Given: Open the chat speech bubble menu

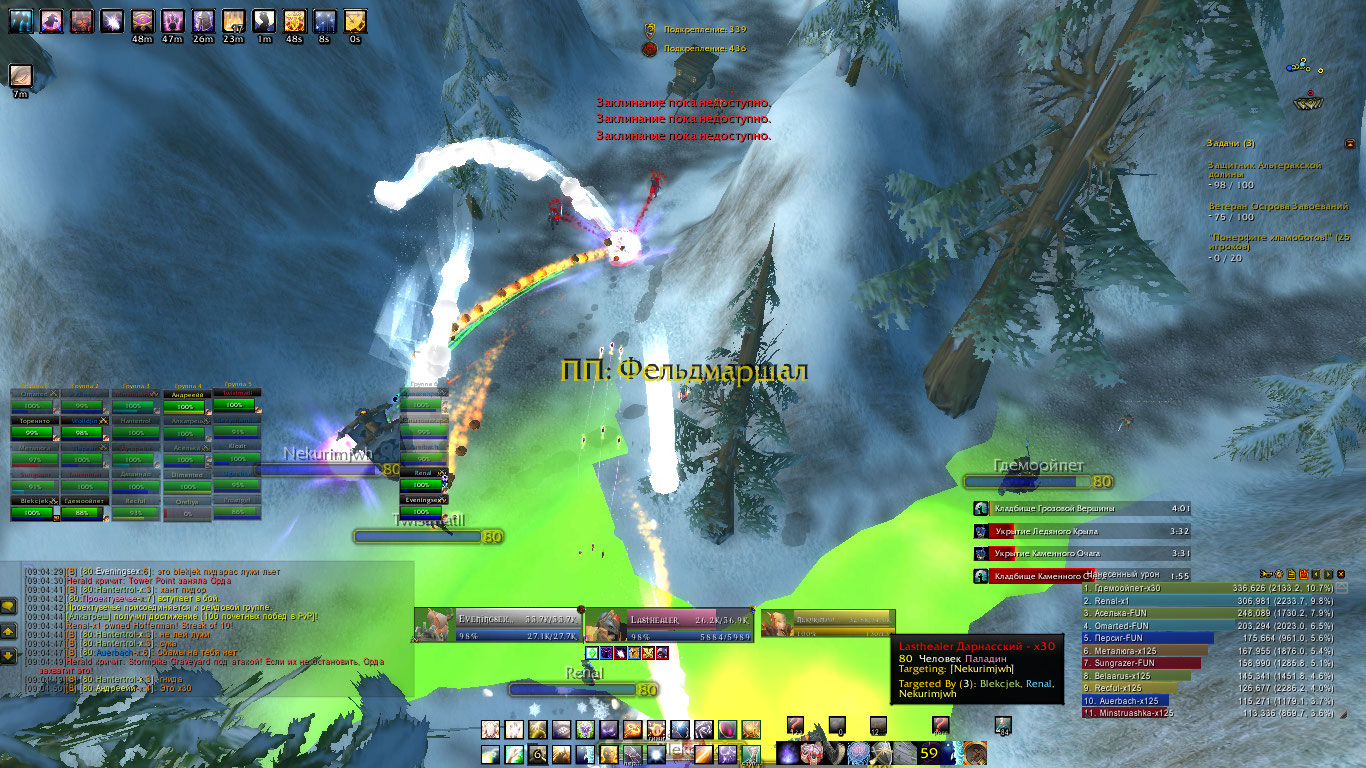Looking at the screenshot, I should [8, 606].
